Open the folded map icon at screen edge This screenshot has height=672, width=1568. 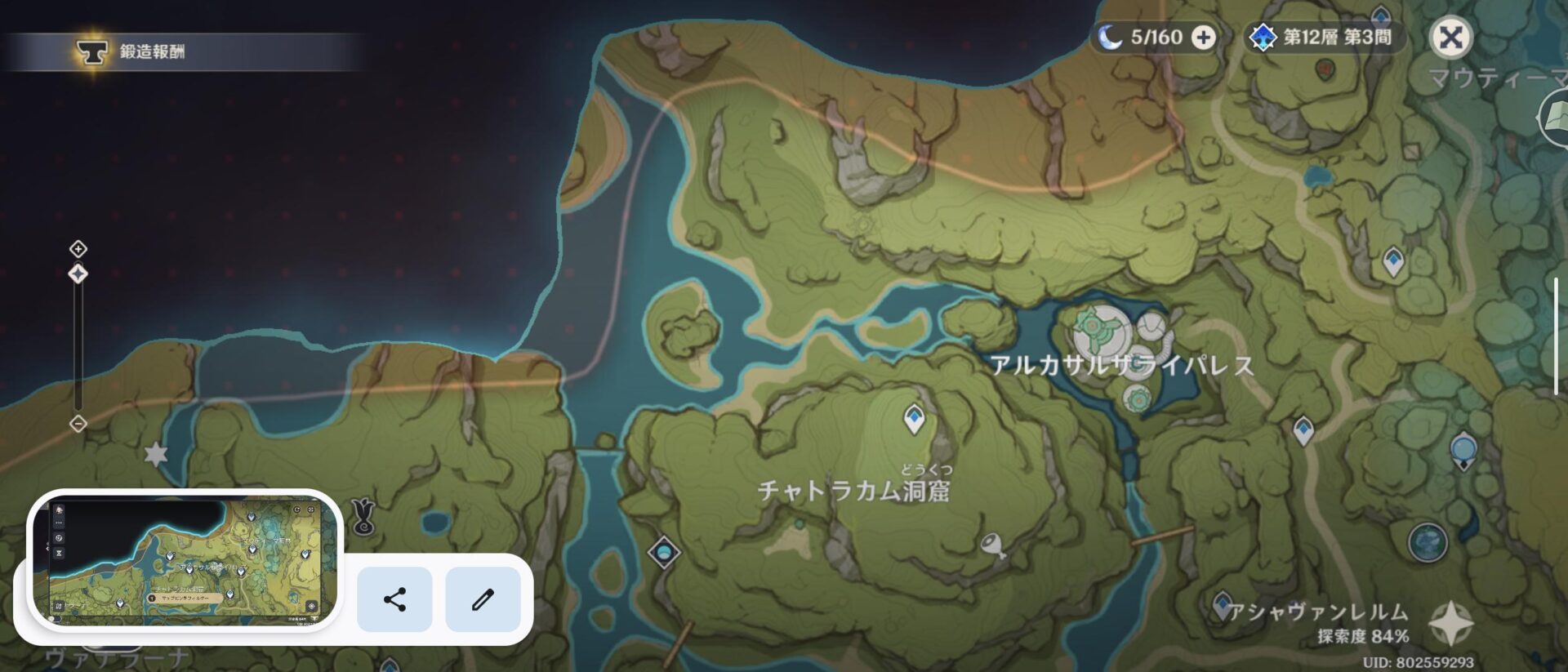1553,119
